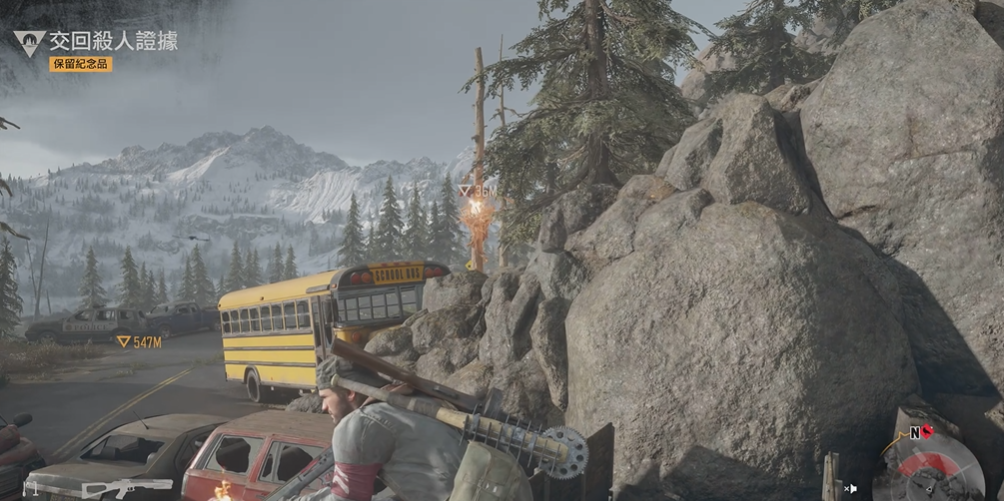Select the orange 保留紀念品 objective tag
Image resolution: width=1004 pixels, height=501 pixels.
coord(80,64)
